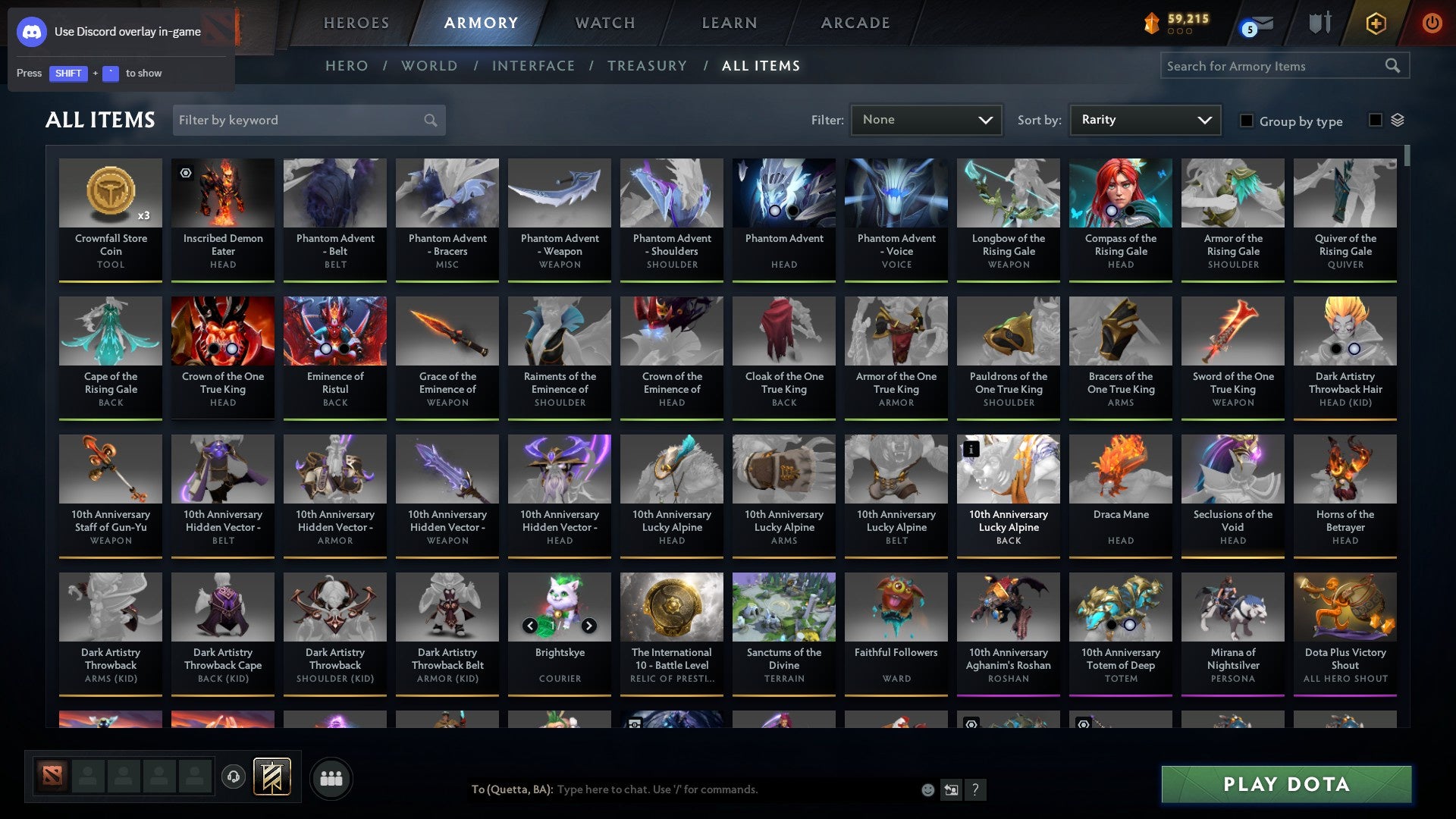This screenshot has height=819, width=1456.
Task: Open the WATCH tab in the main navigation
Action: point(604,23)
